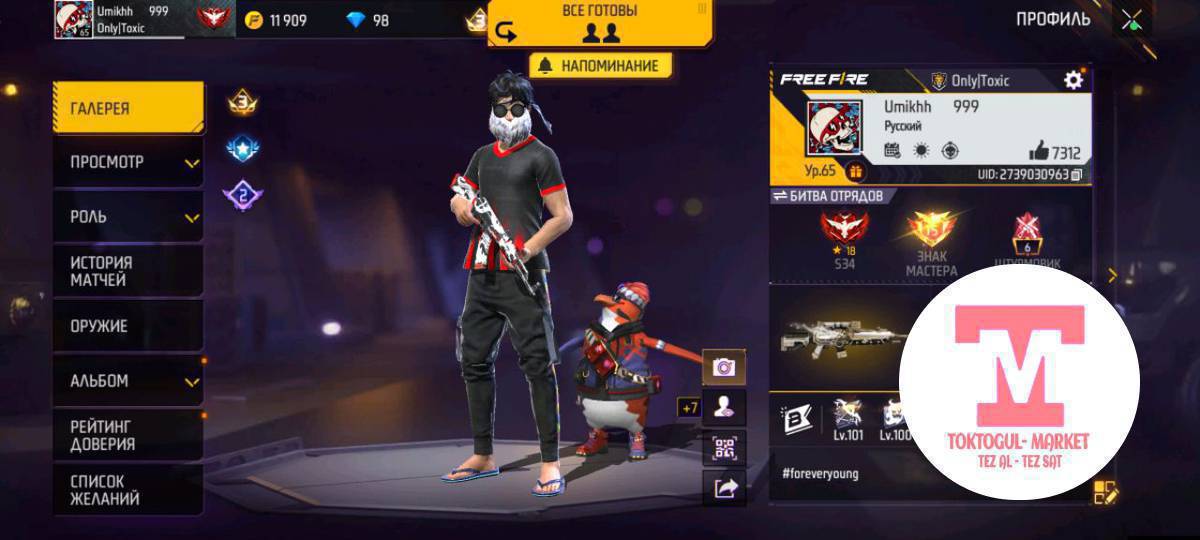Show the Список желаний wishlist
1200x540 pixels.
pyautogui.click(x=128, y=489)
